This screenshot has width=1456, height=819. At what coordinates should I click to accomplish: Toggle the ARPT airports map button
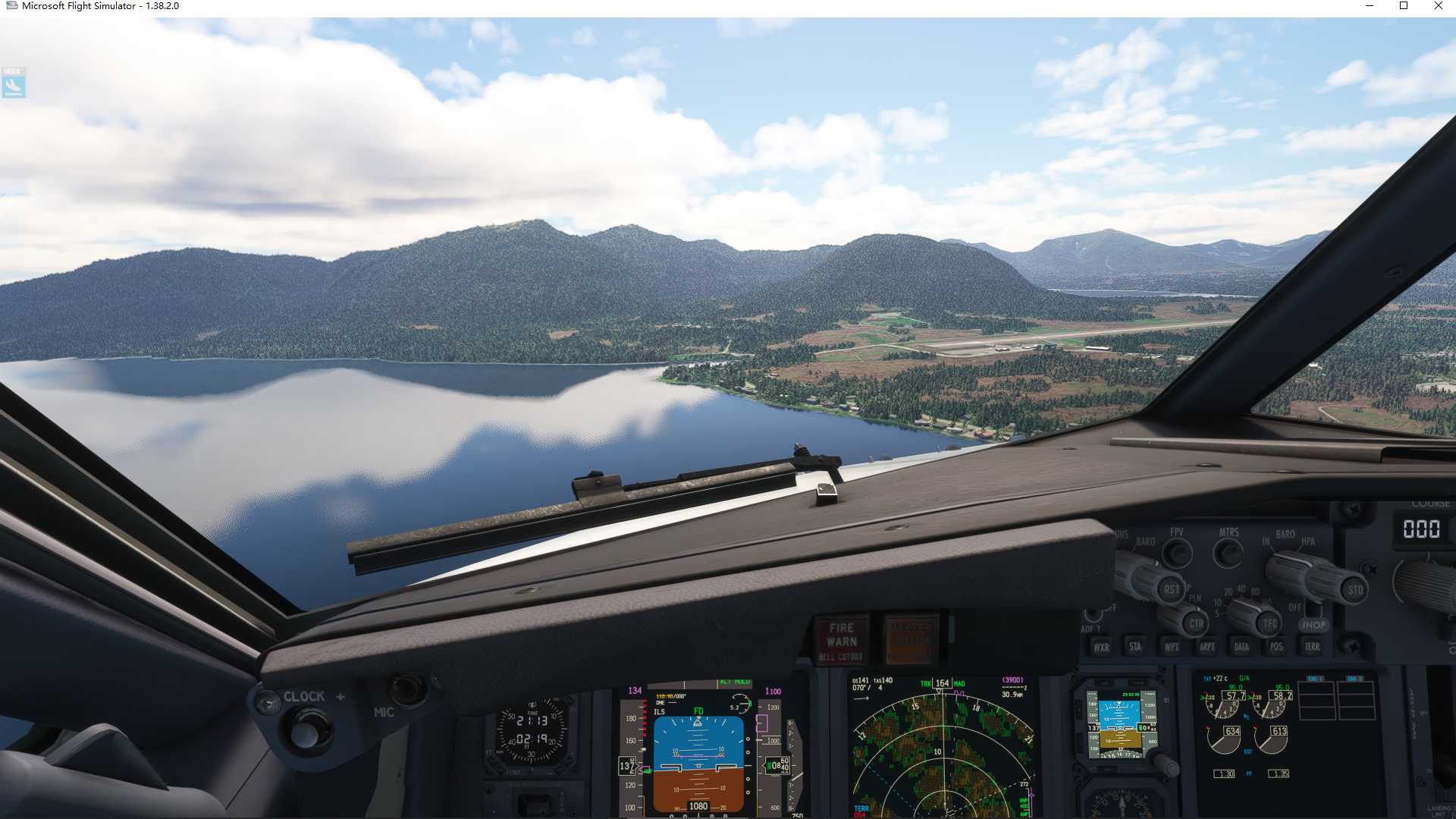point(1207,647)
